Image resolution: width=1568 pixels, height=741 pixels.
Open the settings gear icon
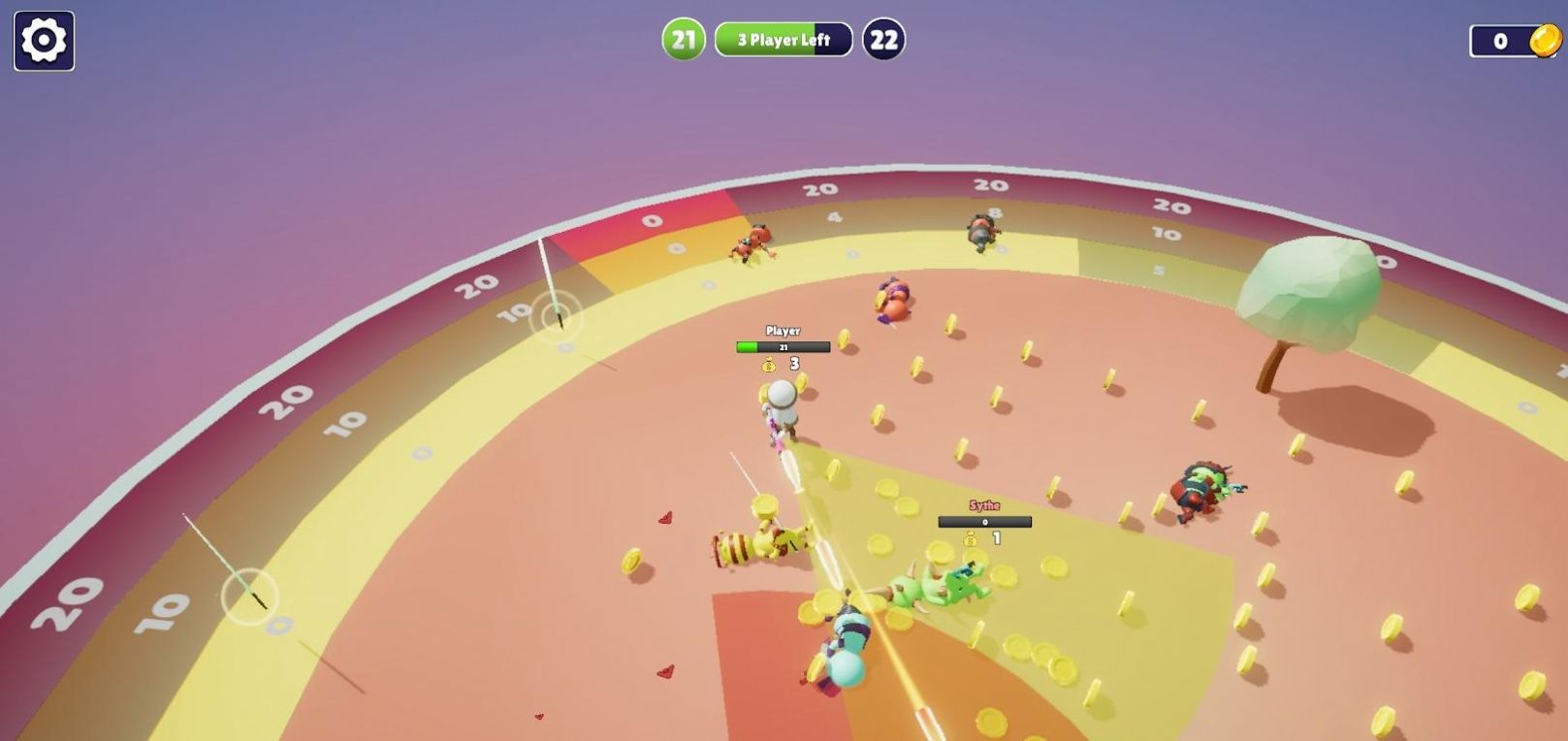(x=43, y=41)
